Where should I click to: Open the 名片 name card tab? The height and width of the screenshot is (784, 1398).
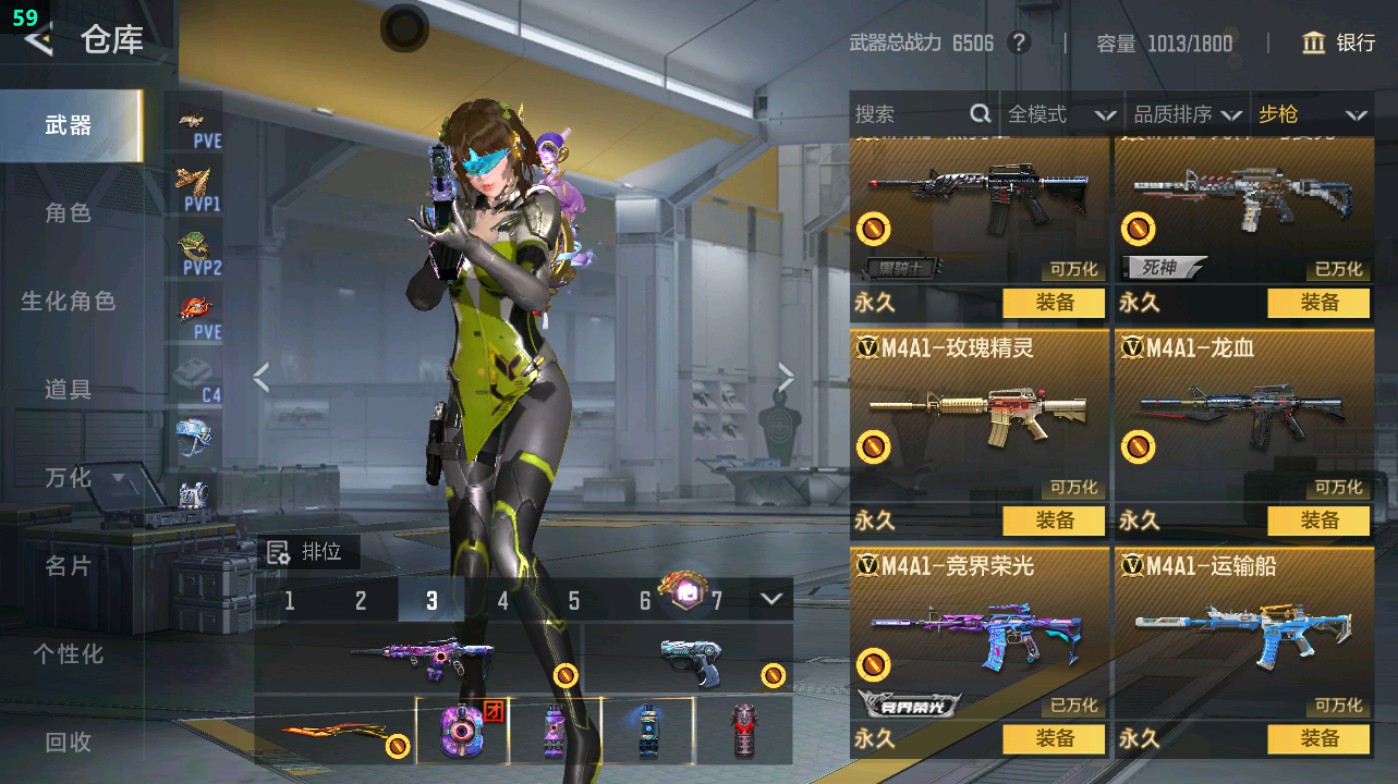(68, 565)
